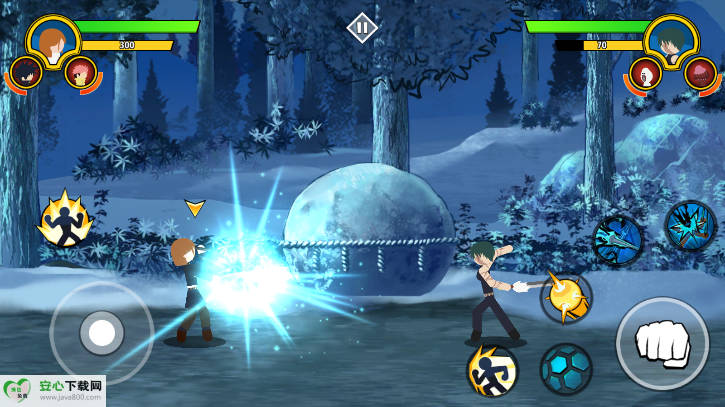Viewport: 725px width, 407px height.
Task: Trigger the blue shattering burst skill
Action: [690, 225]
